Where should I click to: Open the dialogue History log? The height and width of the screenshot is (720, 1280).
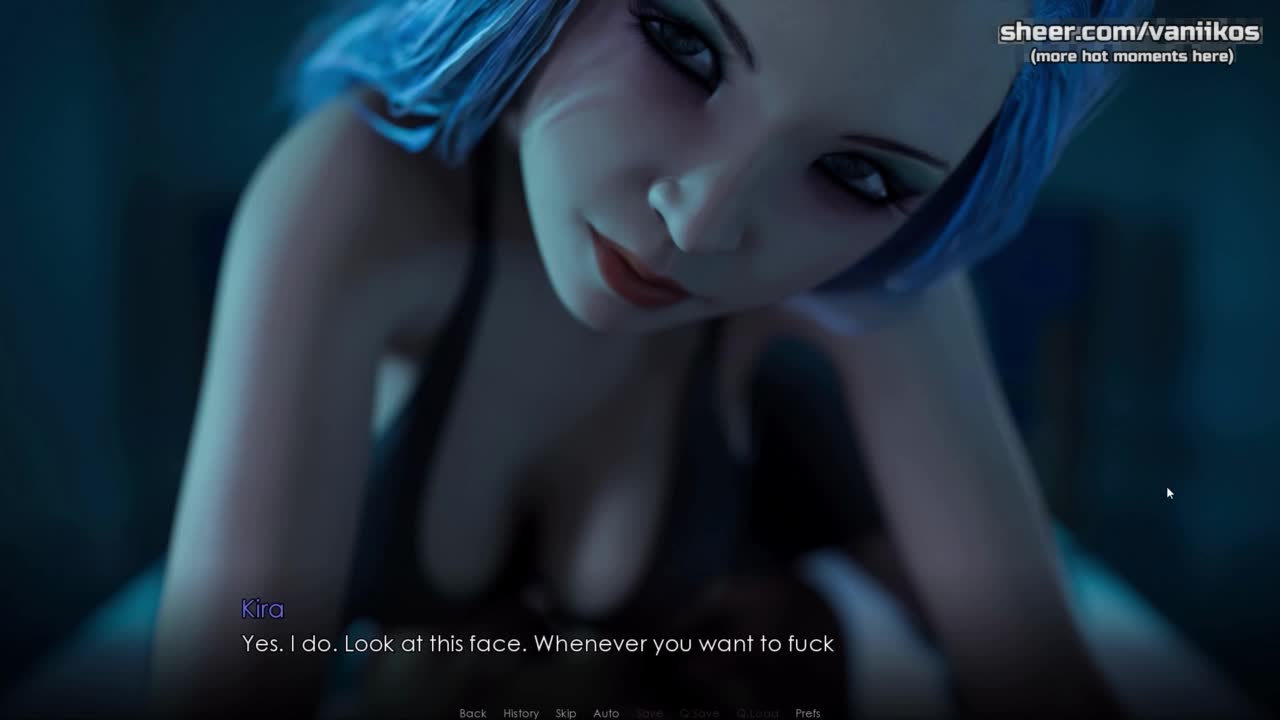pos(521,713)
